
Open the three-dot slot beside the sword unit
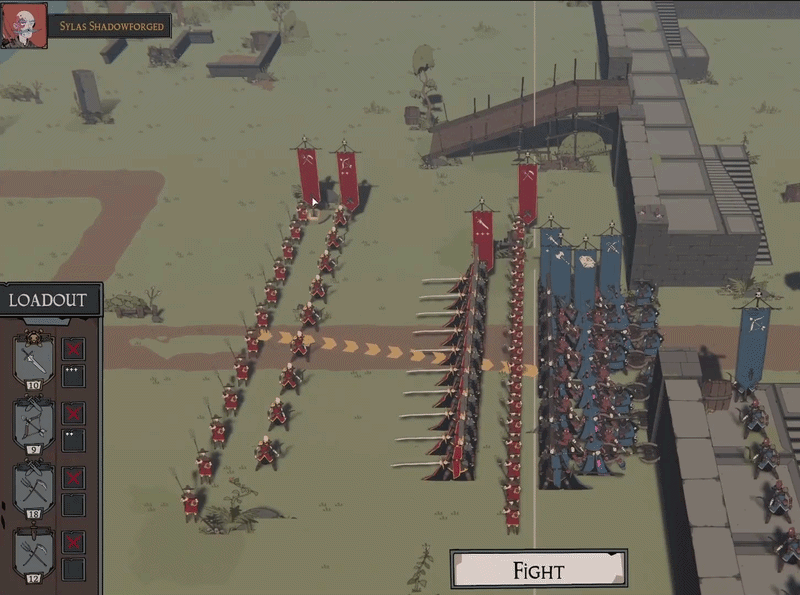point(74,375)
